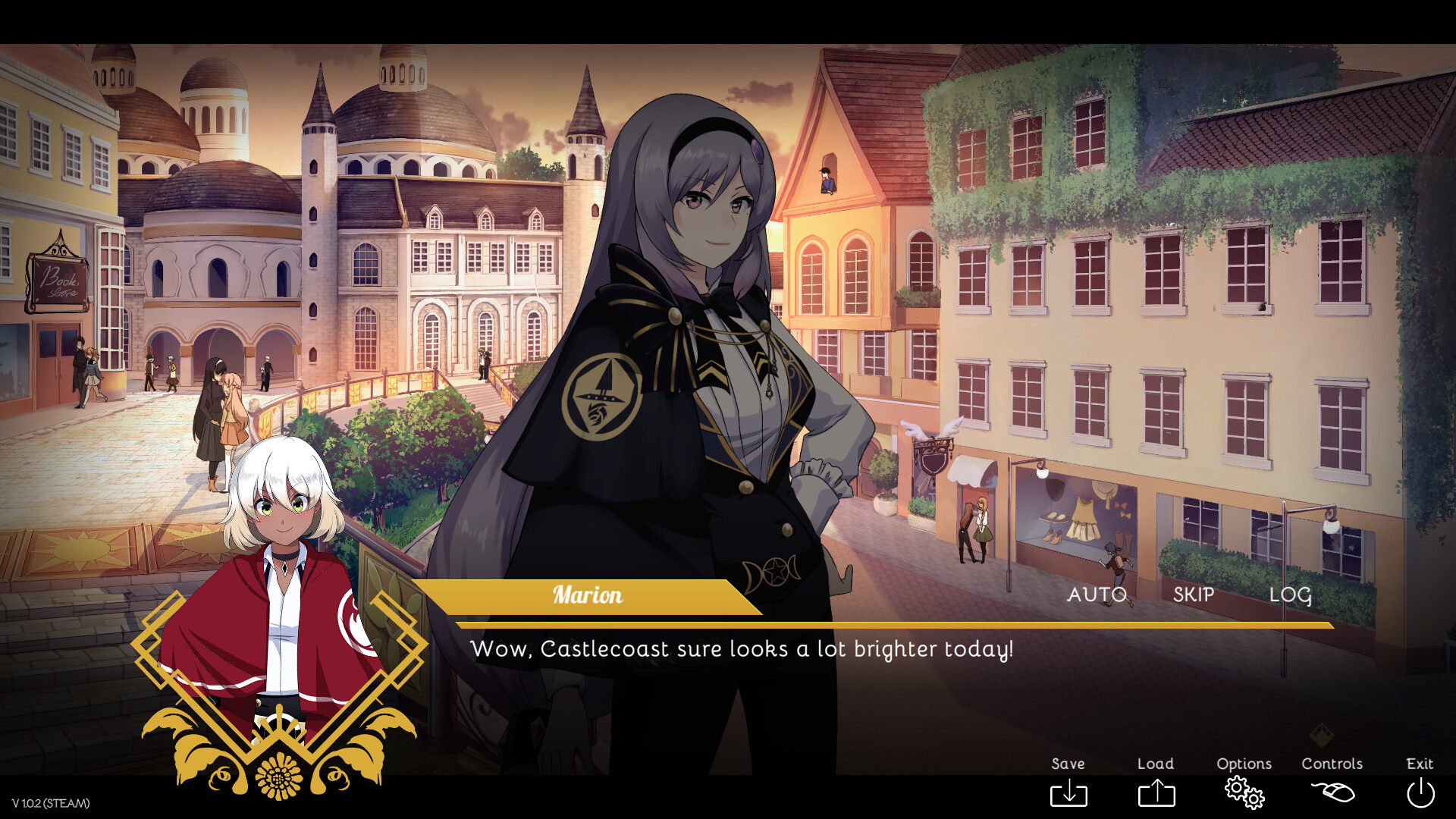
Task: Click the Load menu label
Action: point(1155,764)
